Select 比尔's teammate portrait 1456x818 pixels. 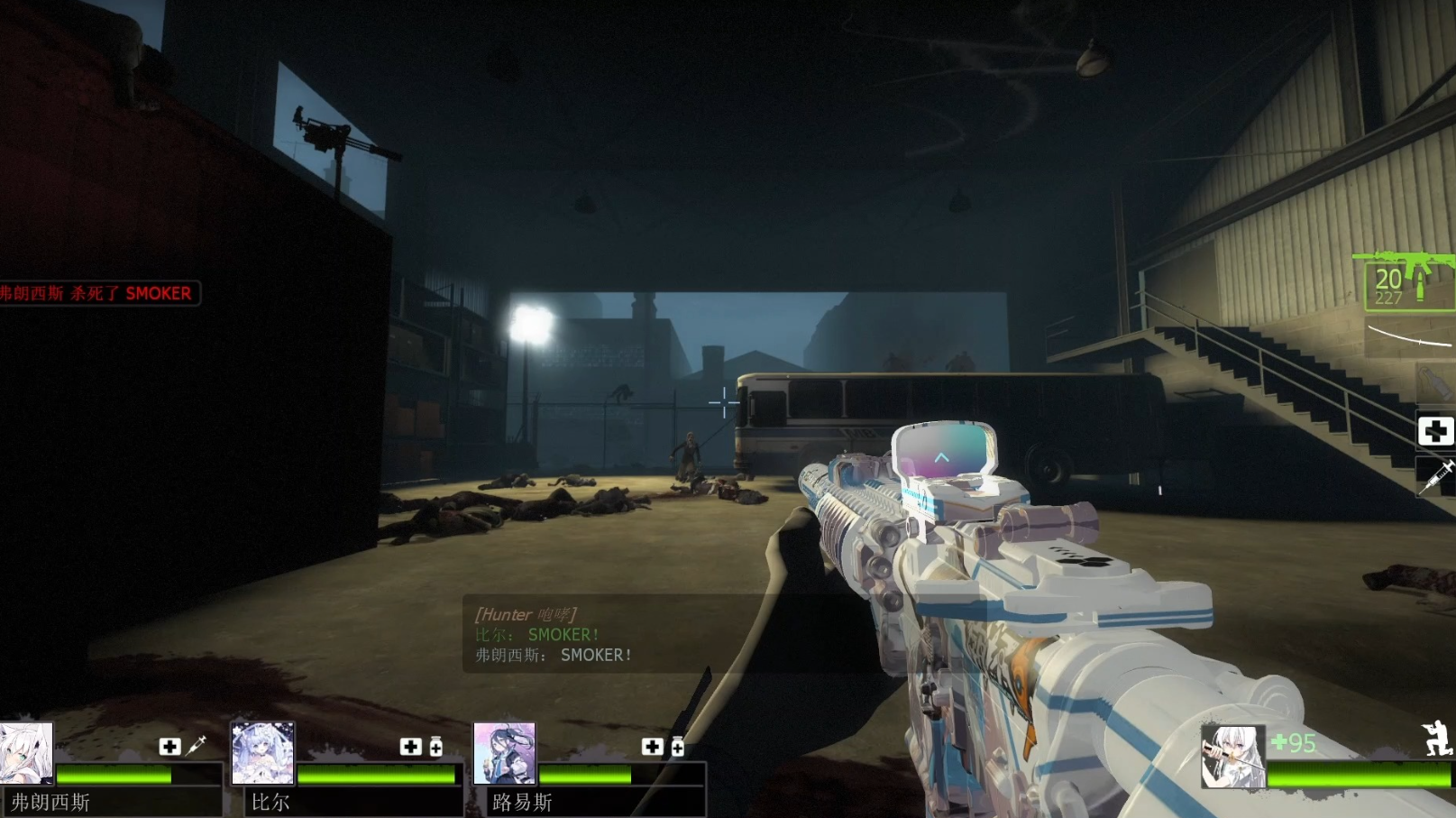click(x=262, y=754)
